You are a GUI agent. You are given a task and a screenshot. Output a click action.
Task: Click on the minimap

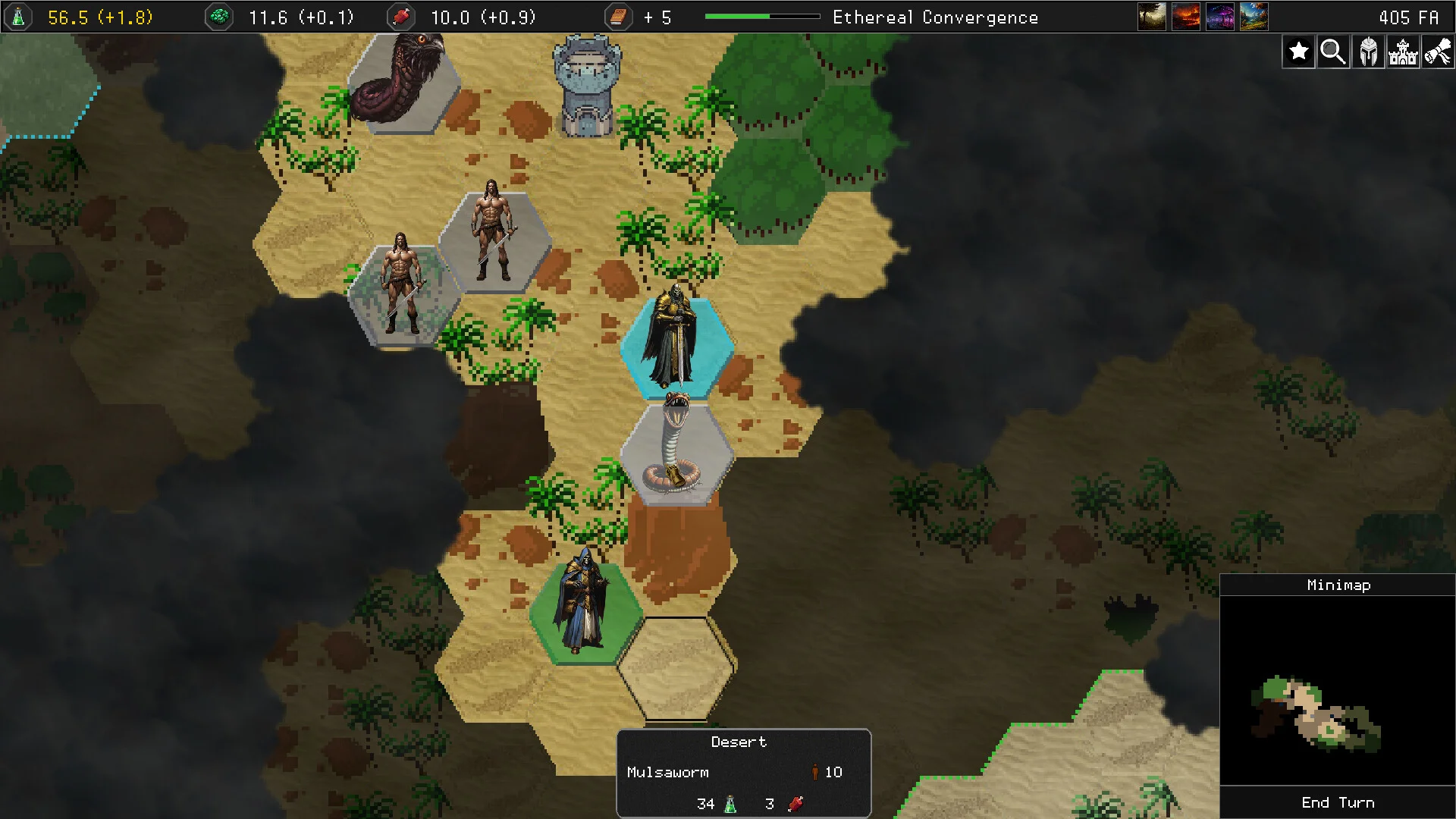click(1338, 690)
